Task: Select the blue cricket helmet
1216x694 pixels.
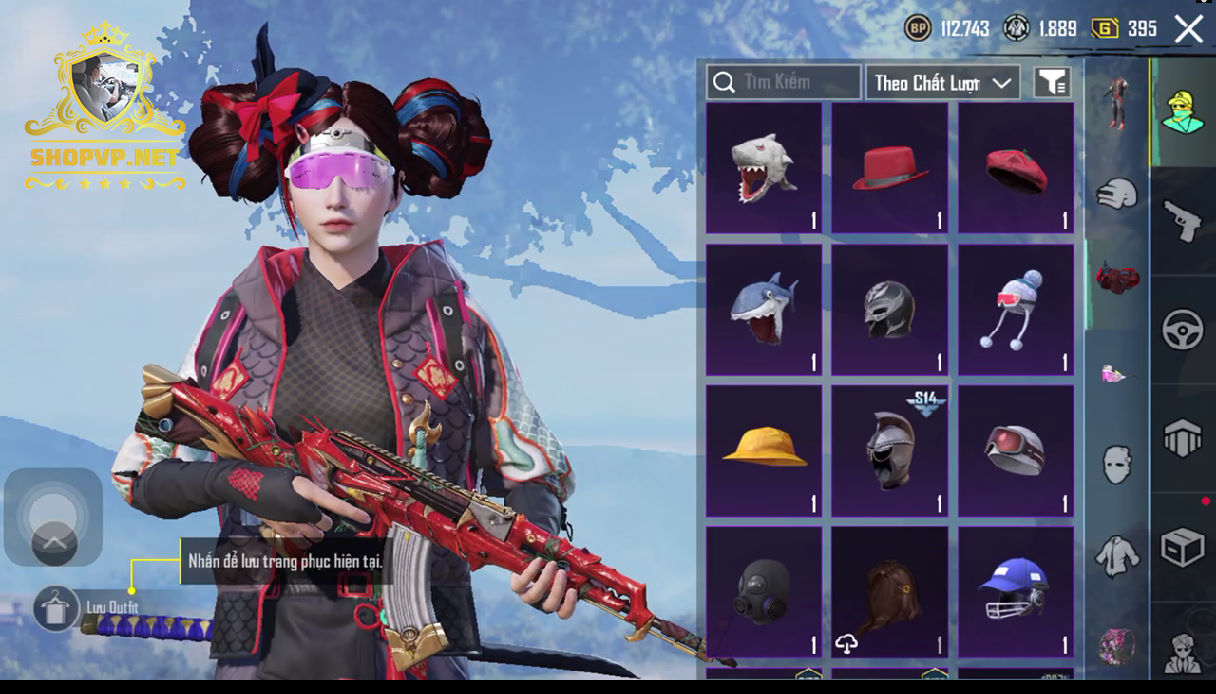Action: click(x=1016, y=592)
